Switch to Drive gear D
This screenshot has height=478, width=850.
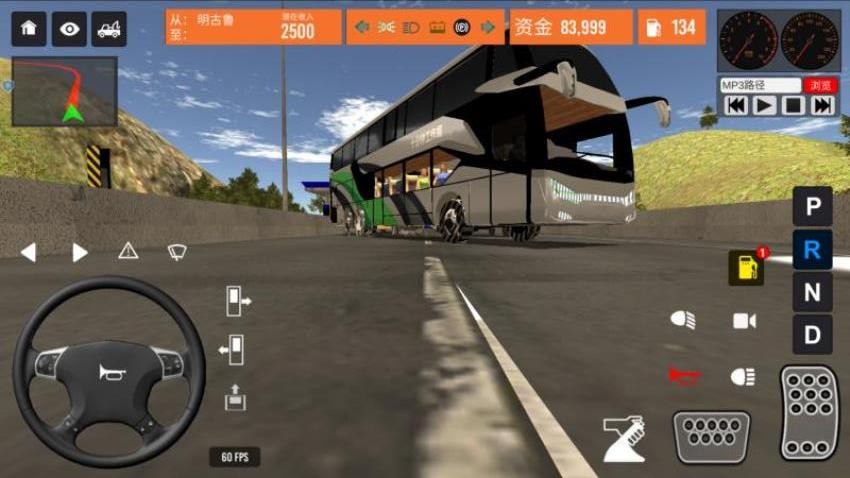coord(812,334)
